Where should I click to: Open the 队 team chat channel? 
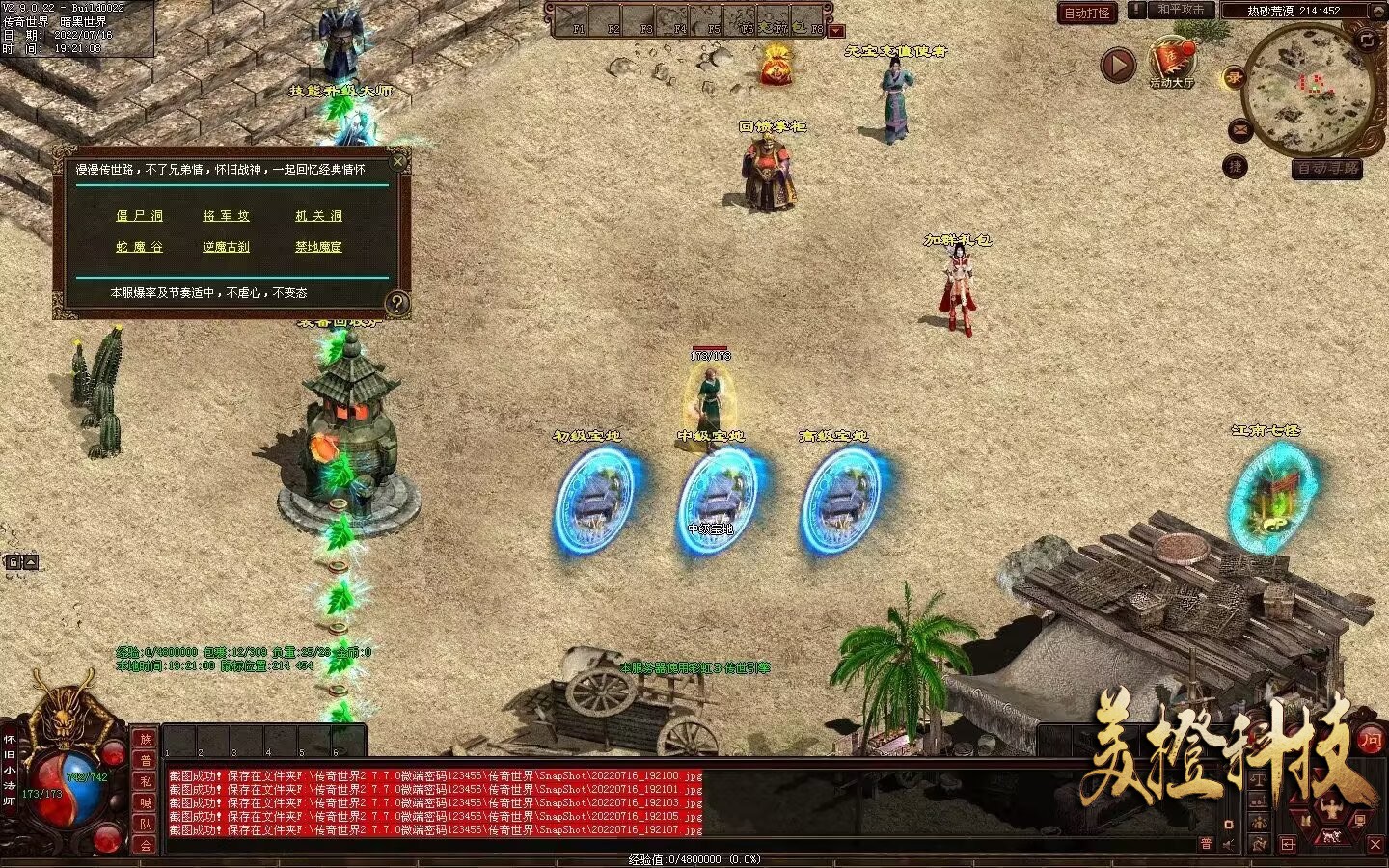[x=146, y=824]
